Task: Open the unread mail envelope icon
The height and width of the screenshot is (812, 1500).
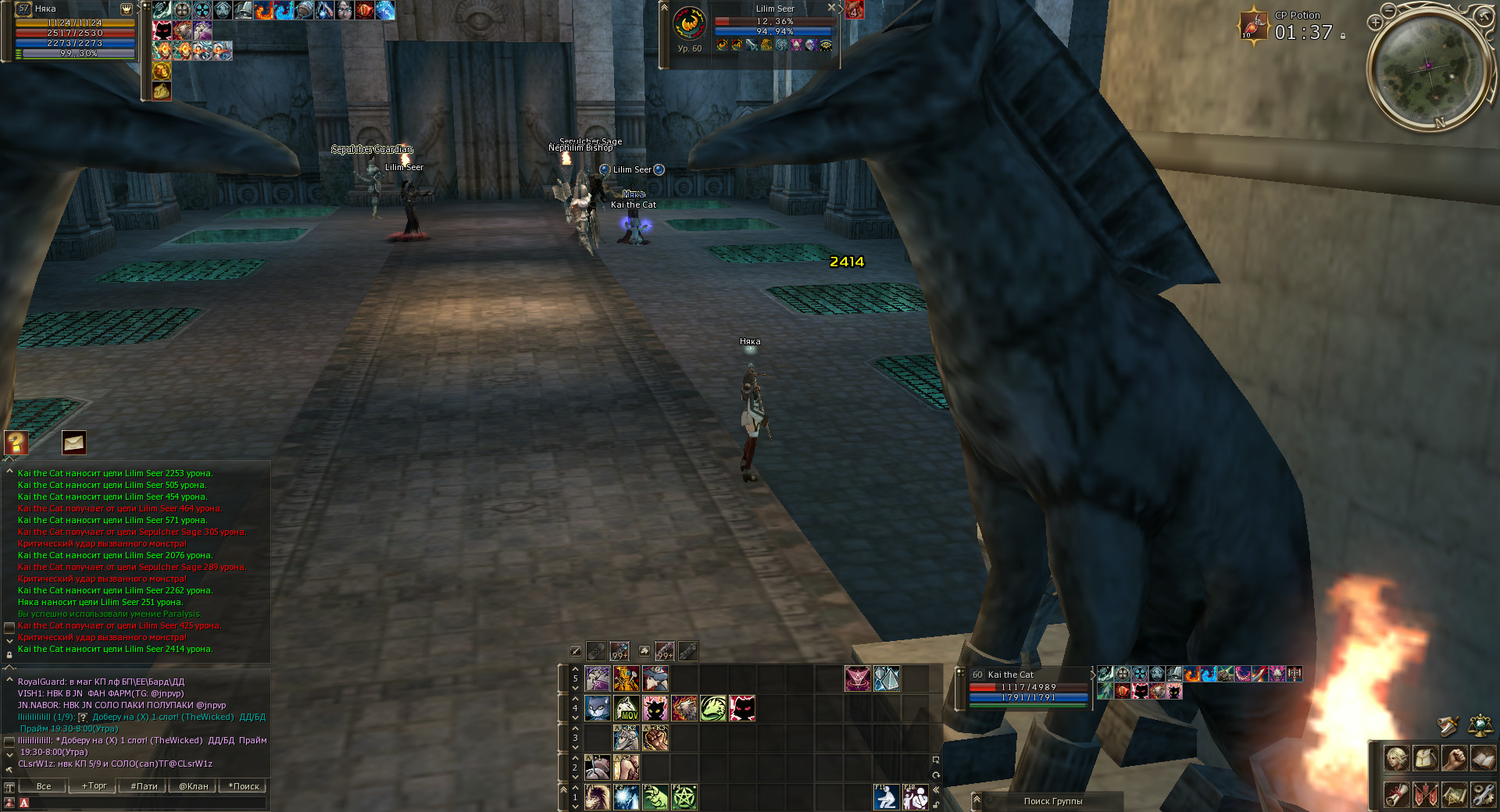Action: pyautogui.click(x=73, y=443)
